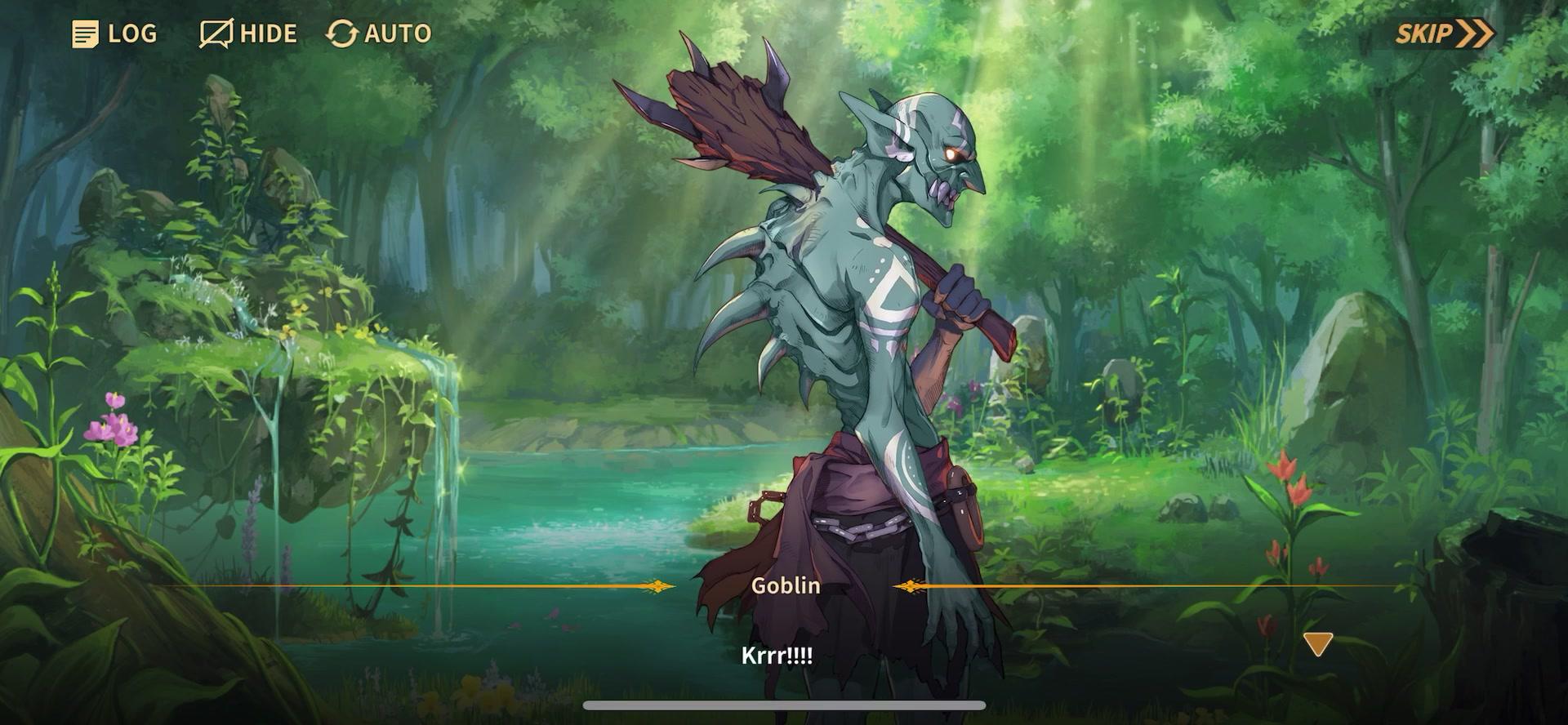Screen dimensions: 1568x725
Task: Click the notepad icon beside LOG
Action: 85,33
